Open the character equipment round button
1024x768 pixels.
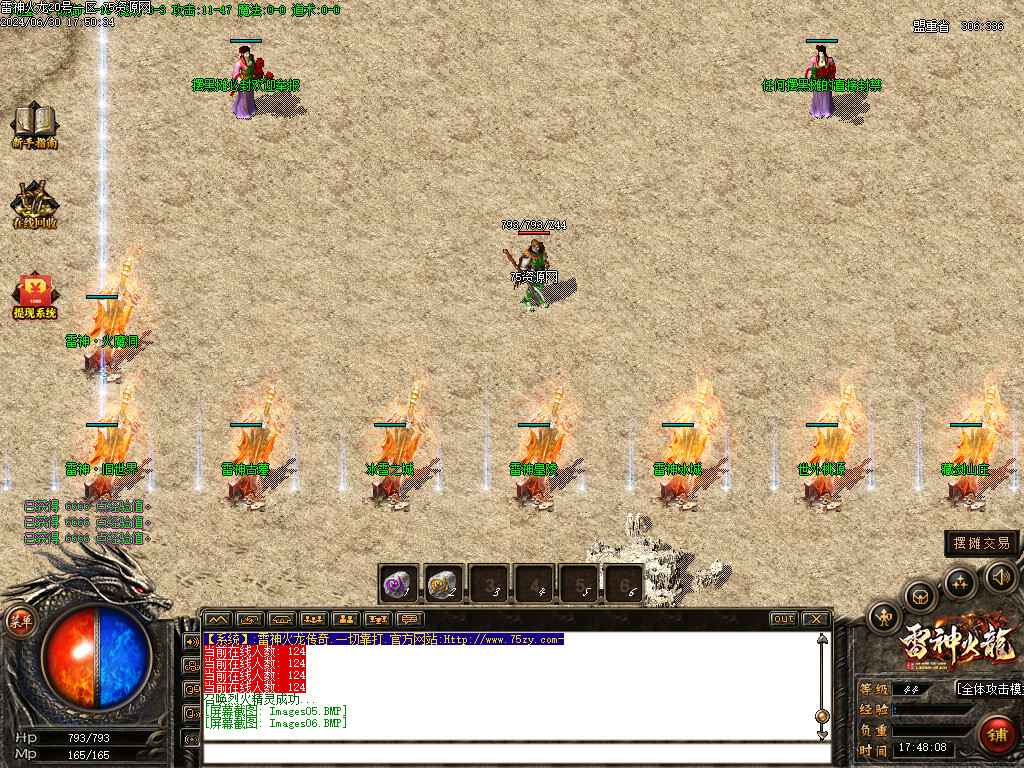[884, 617]
